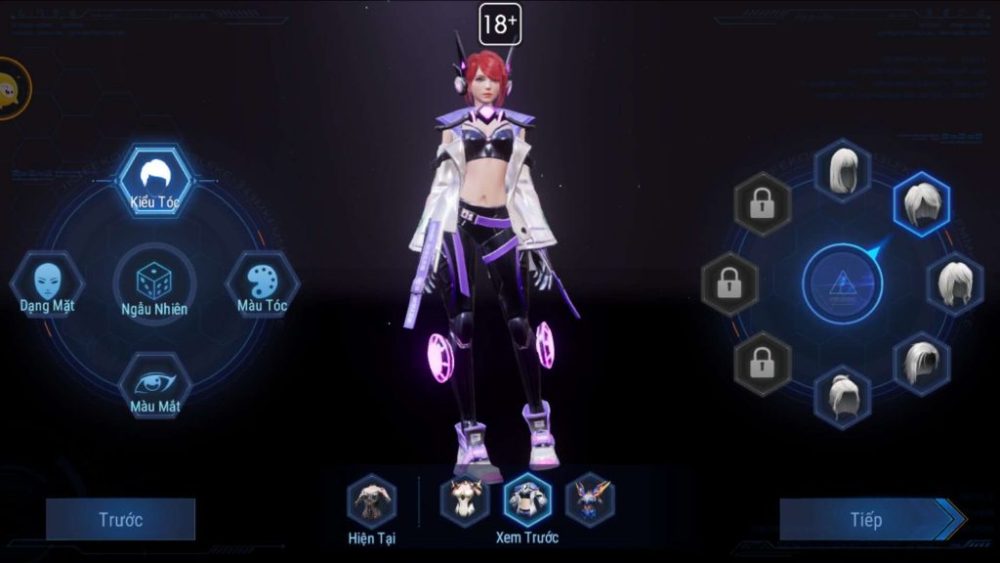Screen dimensions: 1000x563
Task: Choose the ponytail bun hairstyle
Action: 842,397
